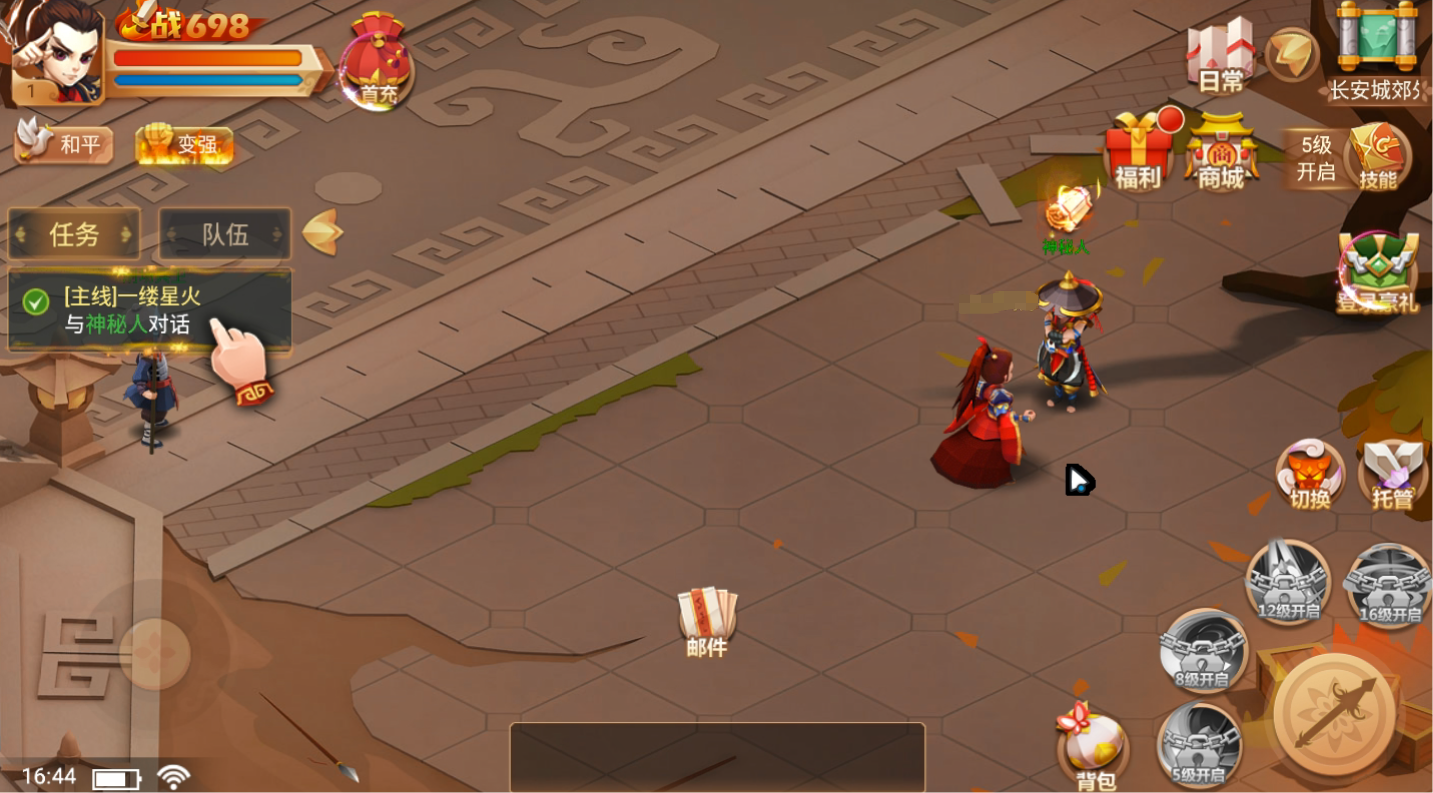This screenshot has height=793, width=1433.
Task: Collapse the quest panel with the arrow
Action: click(323, 233)
